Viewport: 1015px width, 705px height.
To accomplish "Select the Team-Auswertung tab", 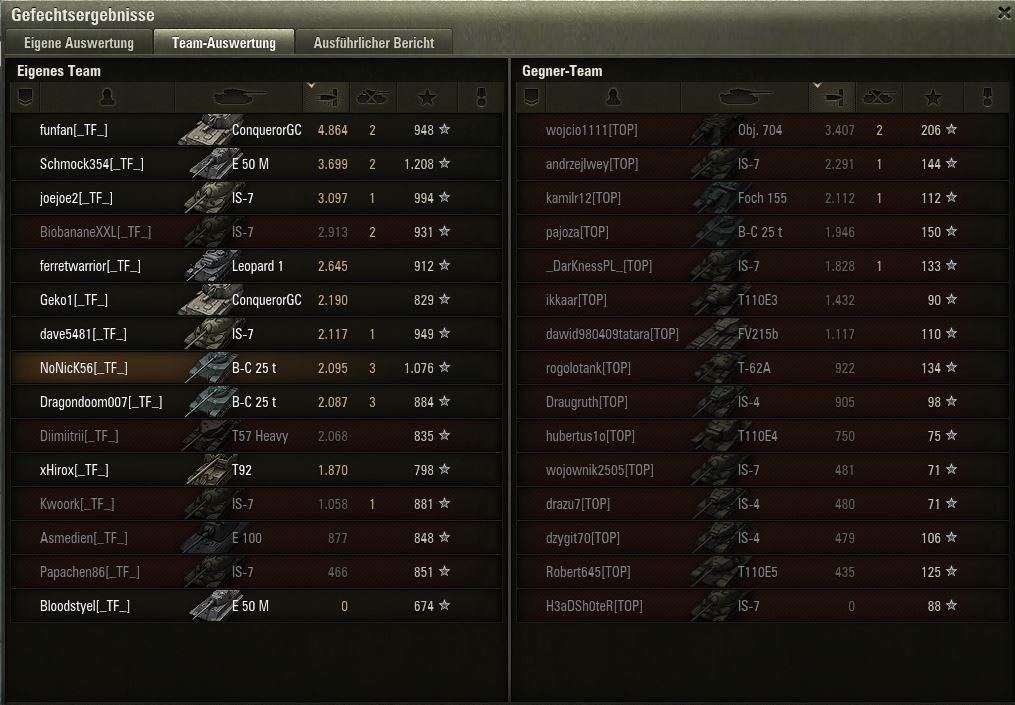I will click(x=223, y=43).
